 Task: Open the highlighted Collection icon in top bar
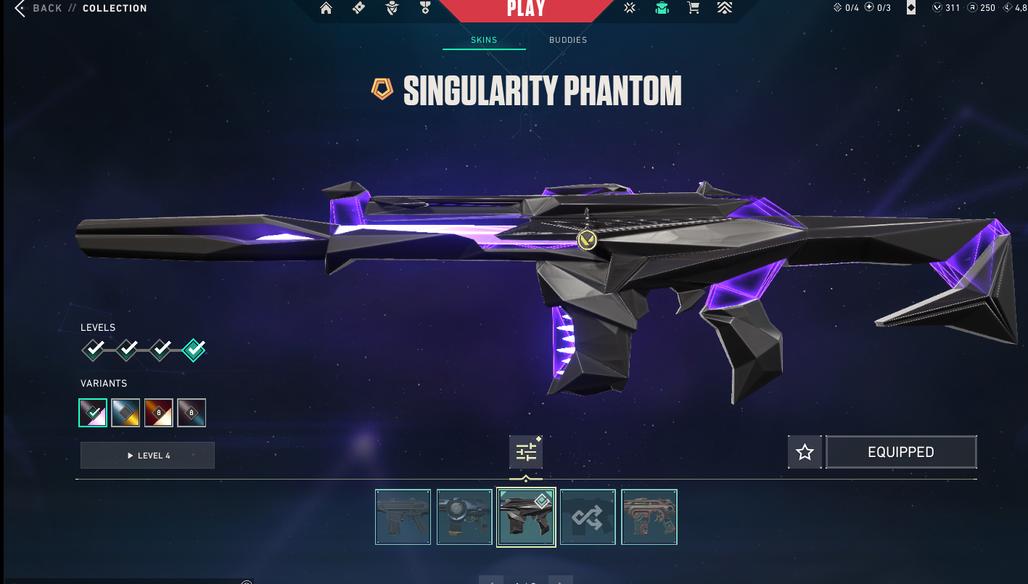pyautogui.click(x=661, y=8)
